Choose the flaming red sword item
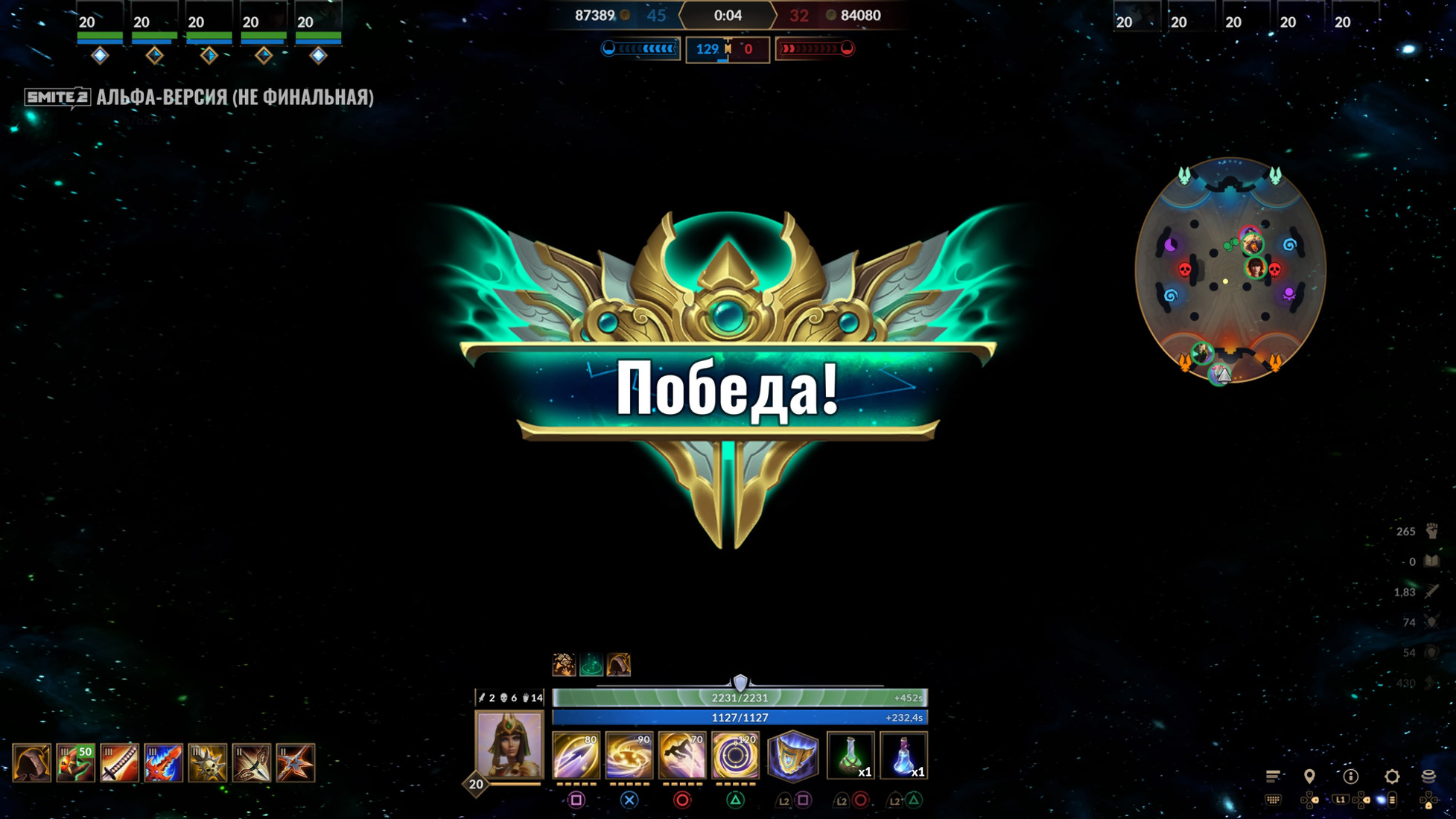Screen dimensions: 1456x819 click(163, 762)
